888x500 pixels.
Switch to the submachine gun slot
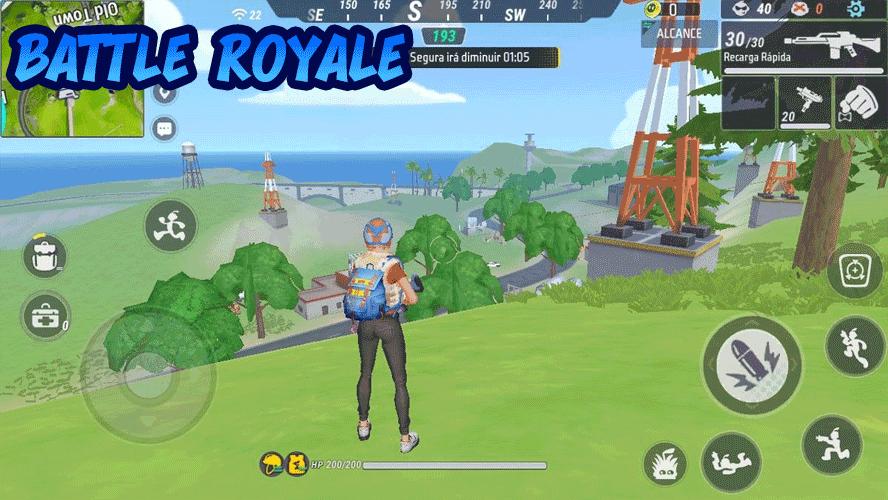point(803,104)
